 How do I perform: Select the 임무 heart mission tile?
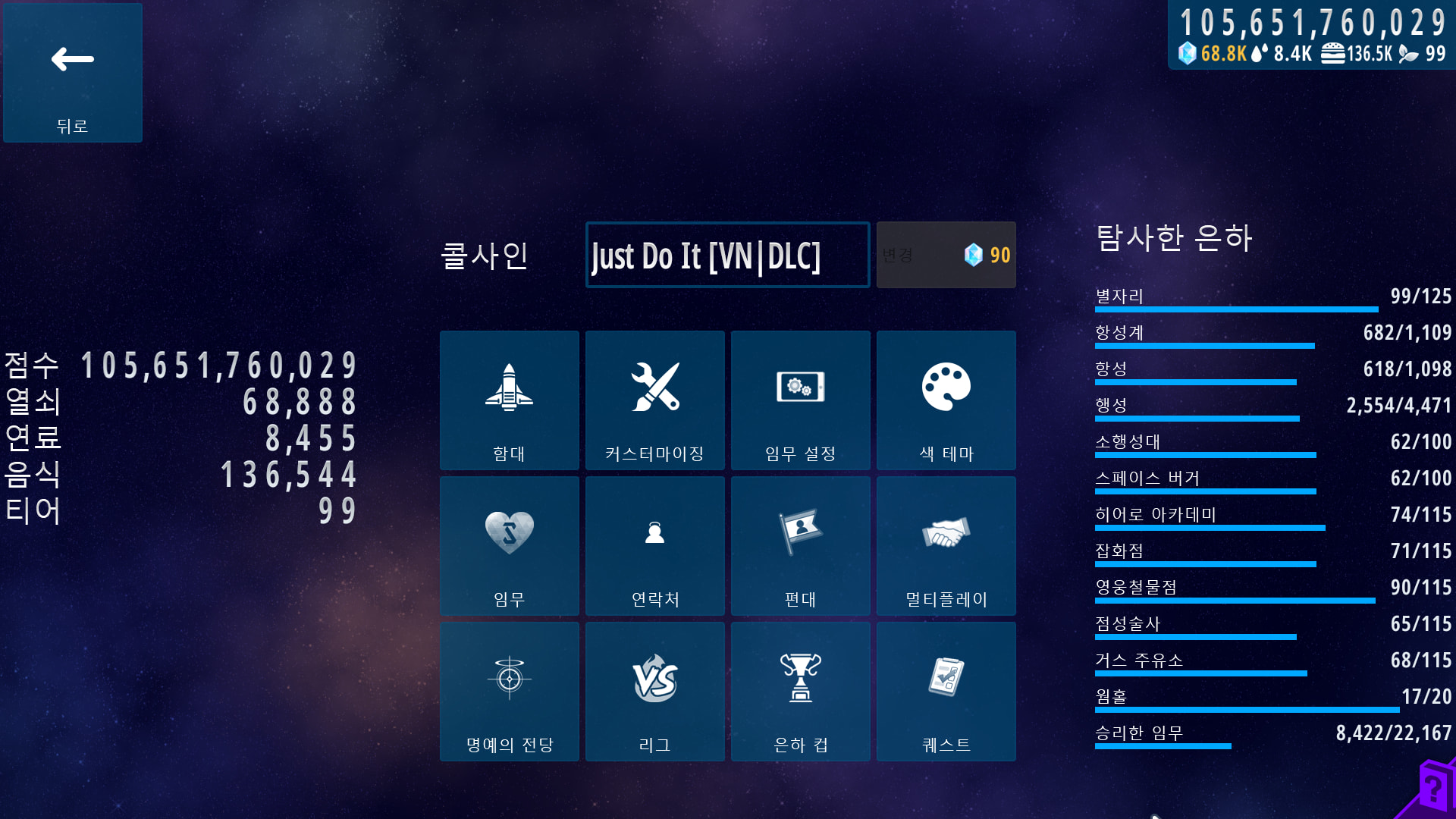509,546
